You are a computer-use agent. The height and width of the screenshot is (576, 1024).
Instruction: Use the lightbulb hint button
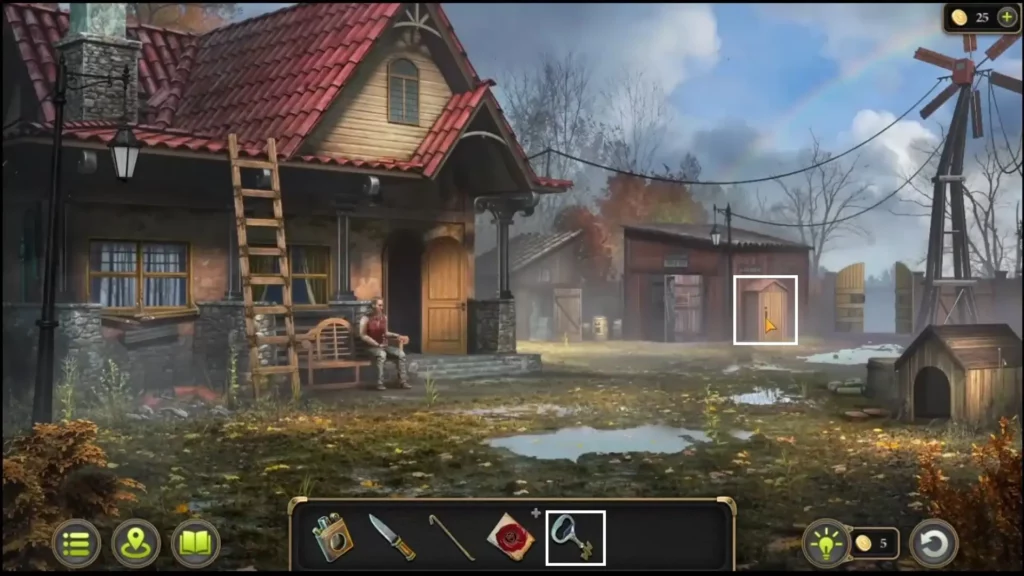pos(826,543)
